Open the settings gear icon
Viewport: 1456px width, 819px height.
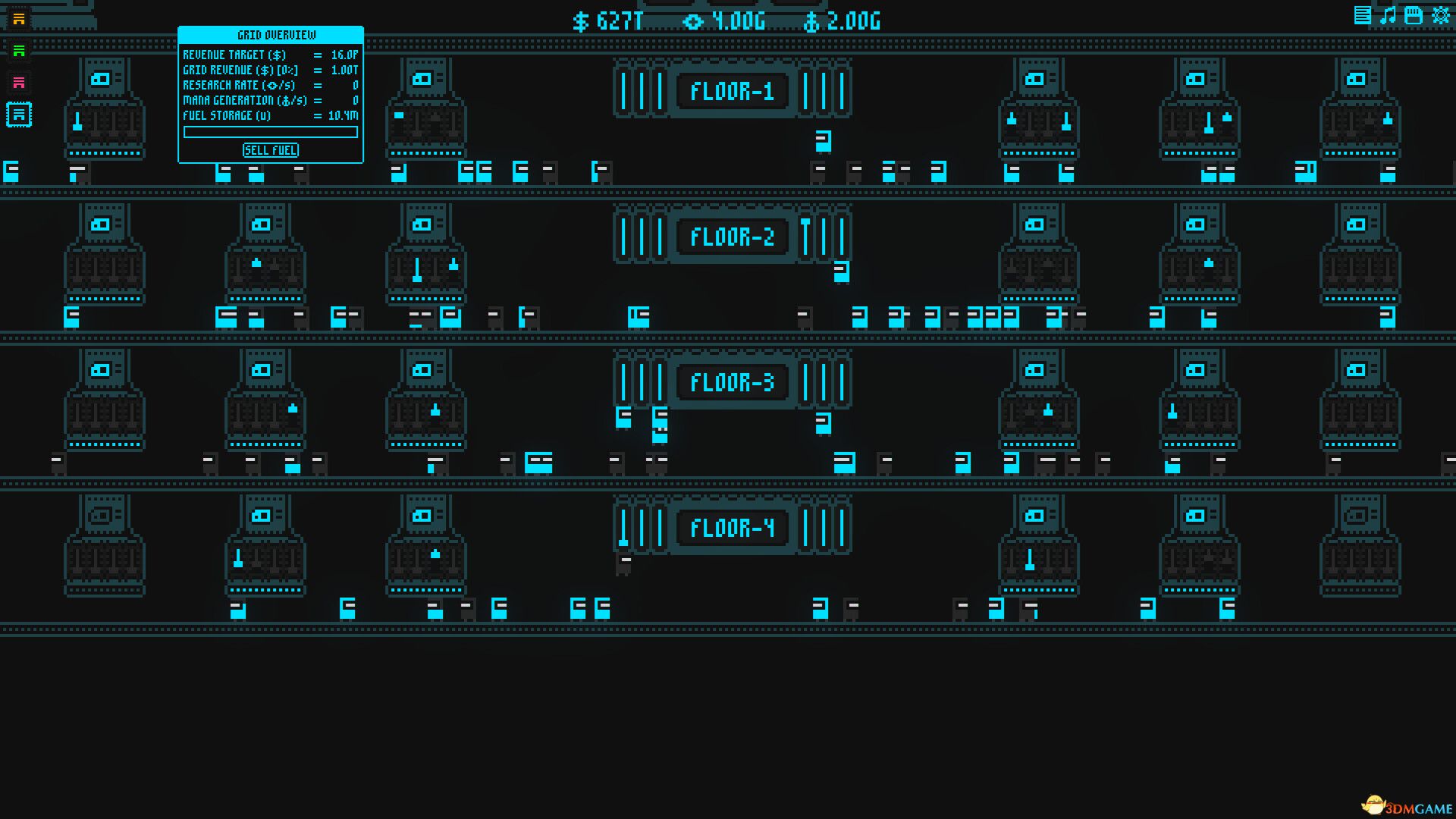coord(1439,14)
